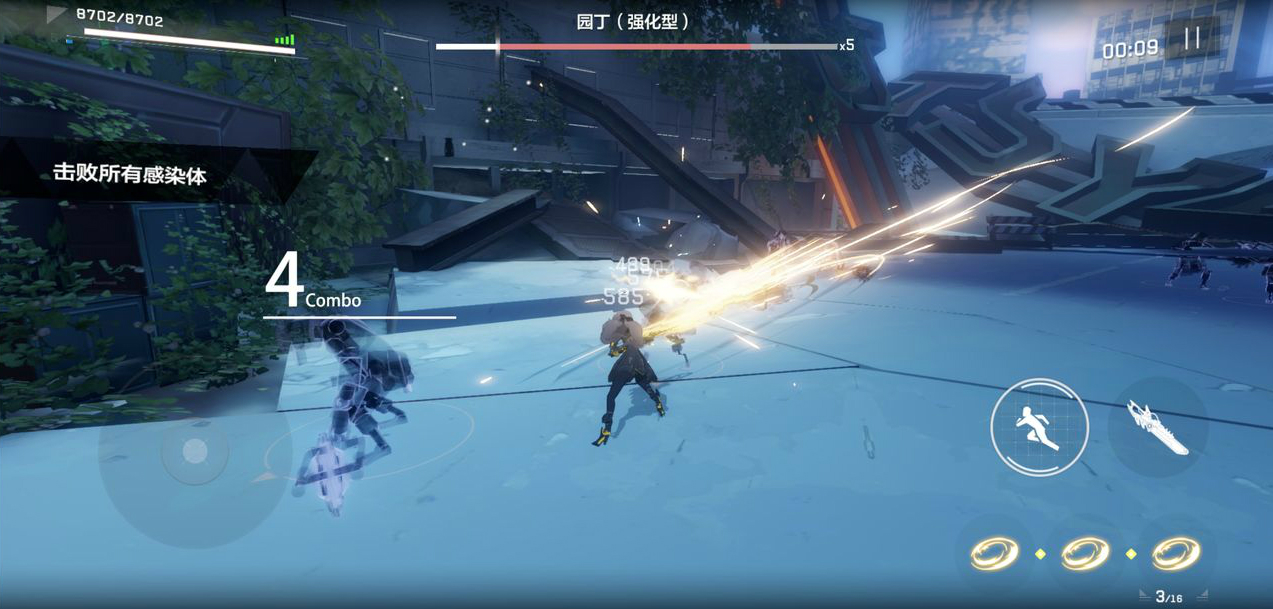Tap the sword basic attack button
The image size is (1273, 609).
(x=1158, y=428)
